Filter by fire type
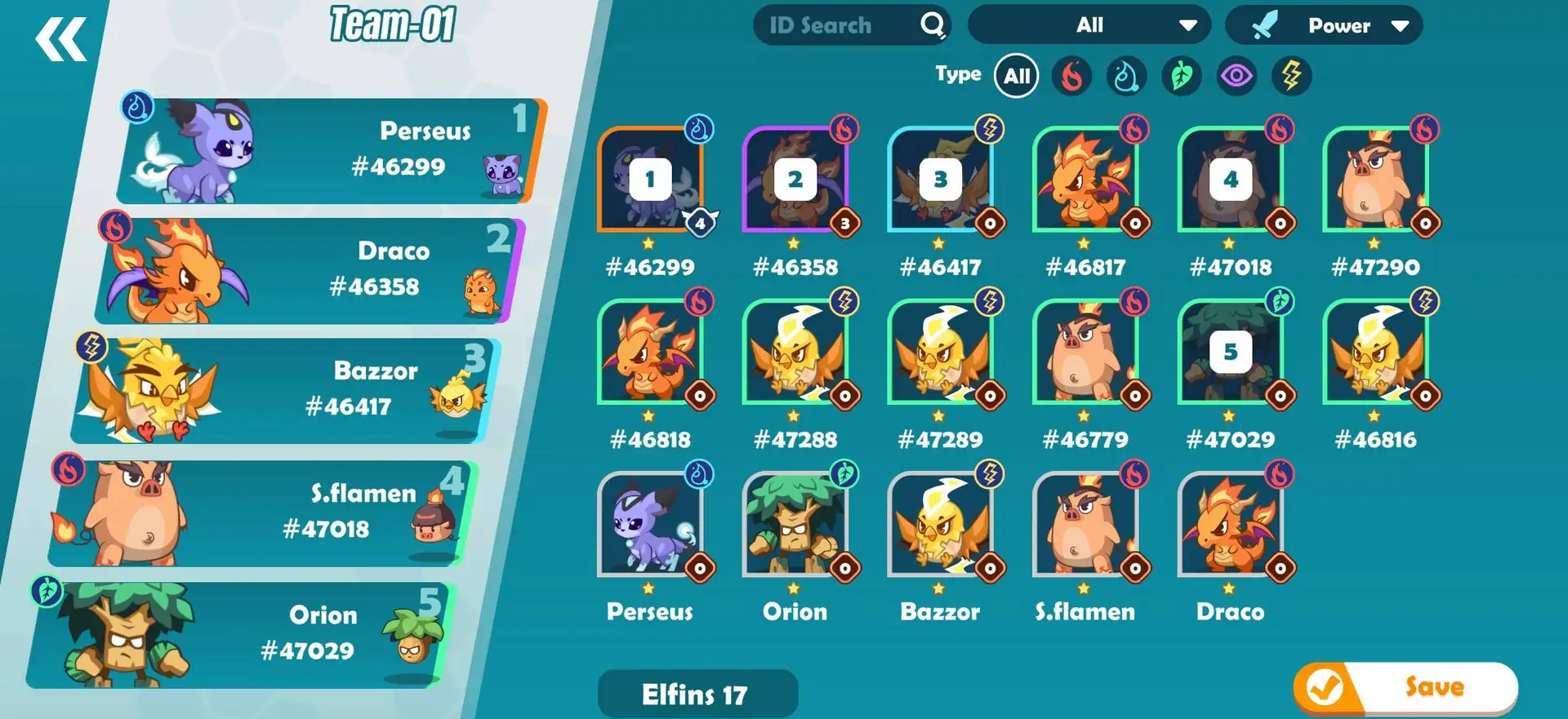The height and width of the screenshot is (719, 1568). [x=1071, y=77]
